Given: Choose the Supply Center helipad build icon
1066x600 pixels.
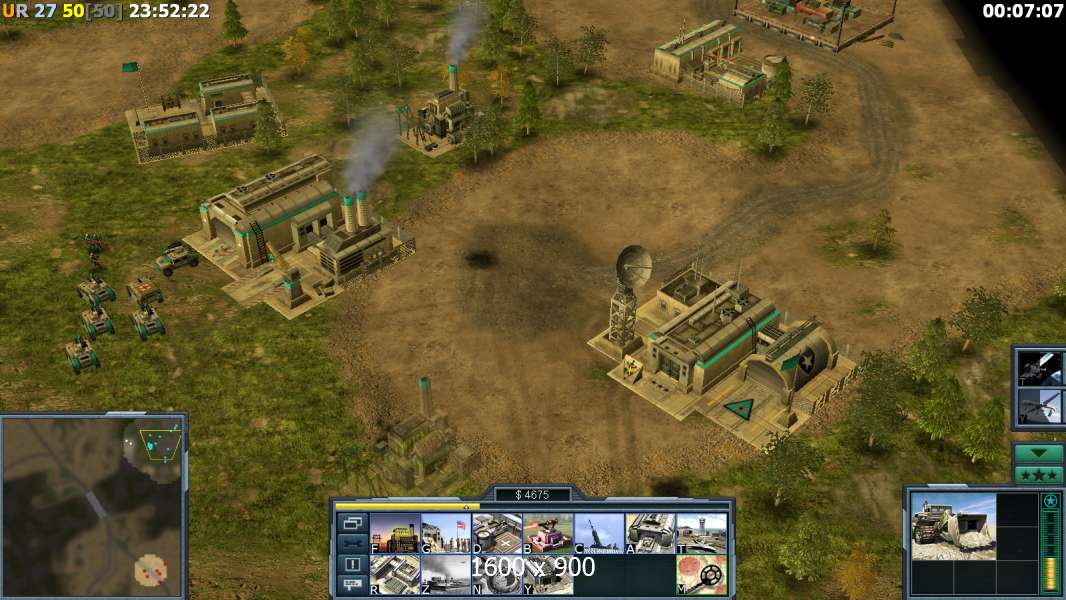Looking at the screenshot, I should click(x=496, y=534).
